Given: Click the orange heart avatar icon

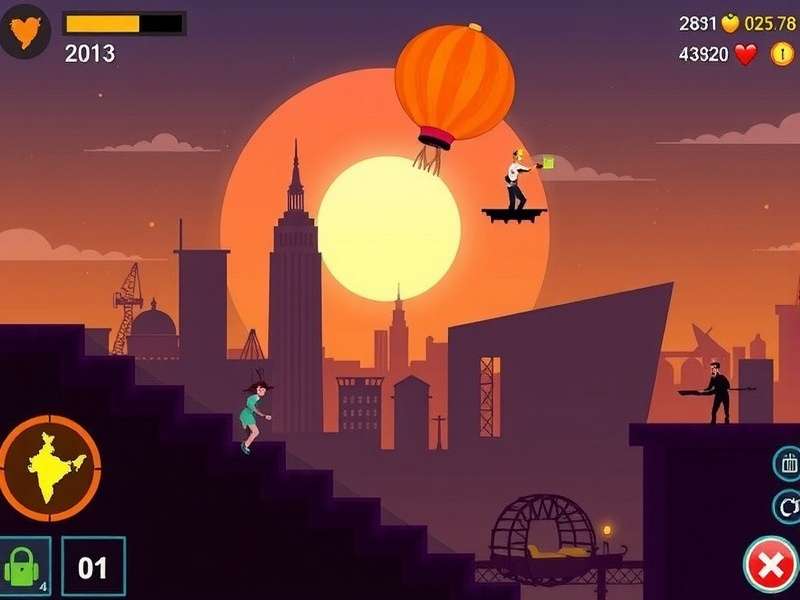Looking at the screenshot, I should pyautogui.click(x=25, y=31).
